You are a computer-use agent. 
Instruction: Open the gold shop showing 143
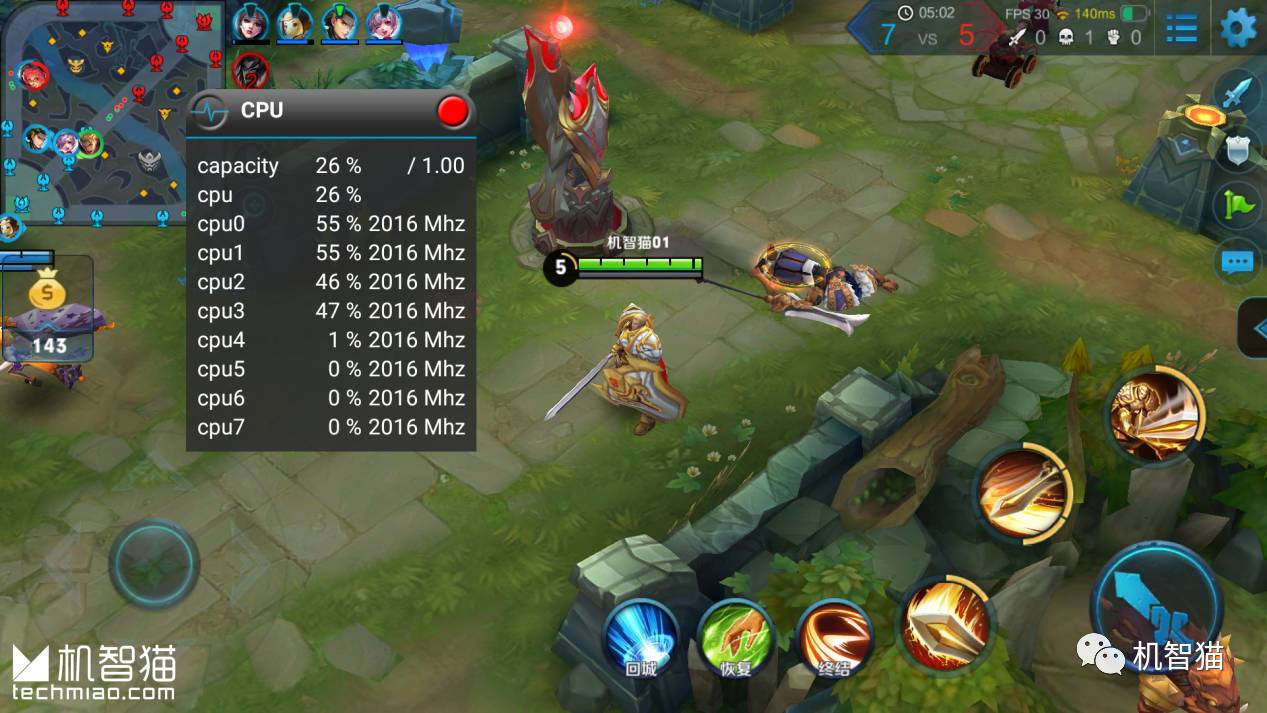47,310
